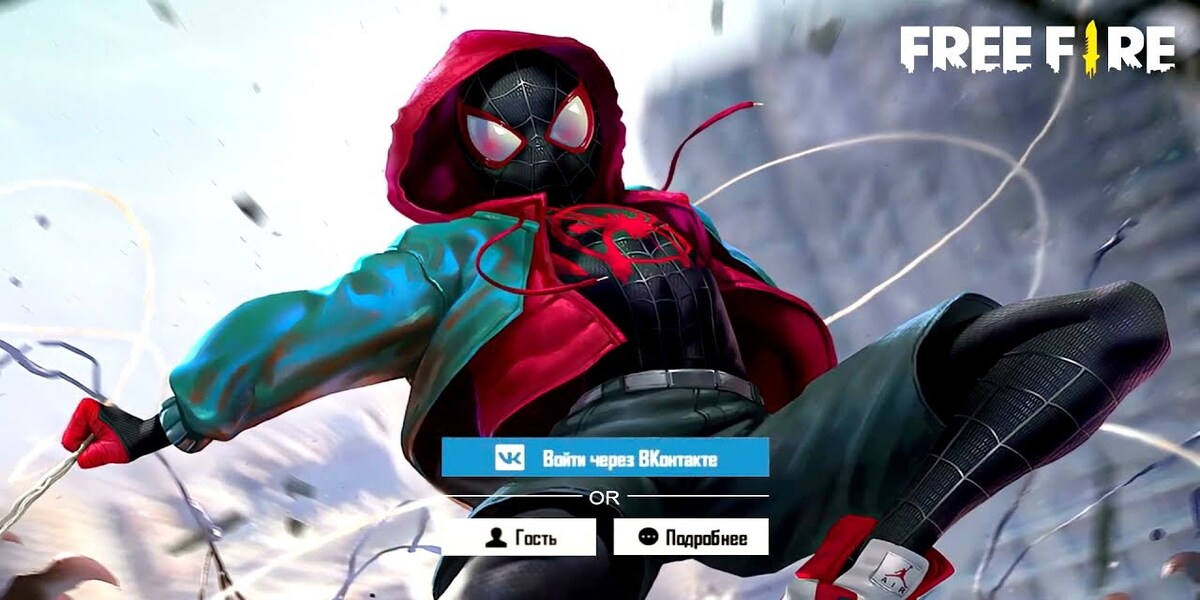Continue as guest via Гость button

tap(519, 537)
